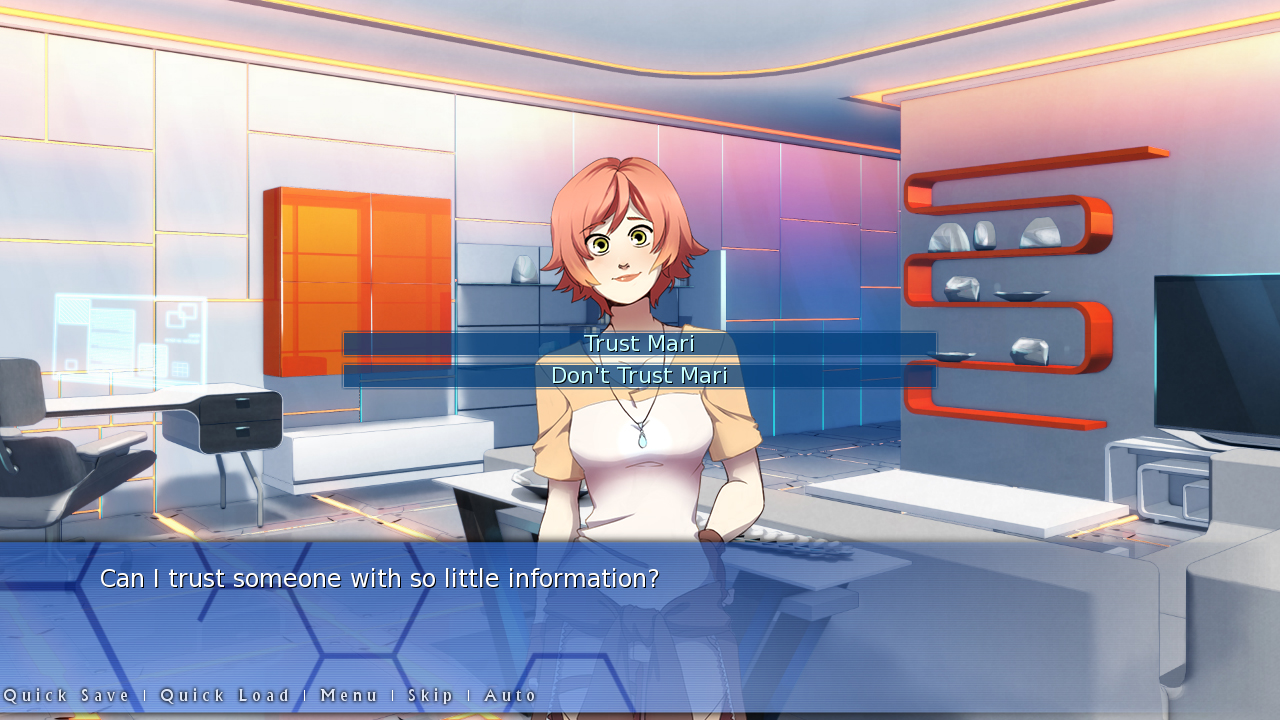Click the narration text about trusting someone
The height and width of the screenshot is (720, 1280).
[x=378, y=578]
